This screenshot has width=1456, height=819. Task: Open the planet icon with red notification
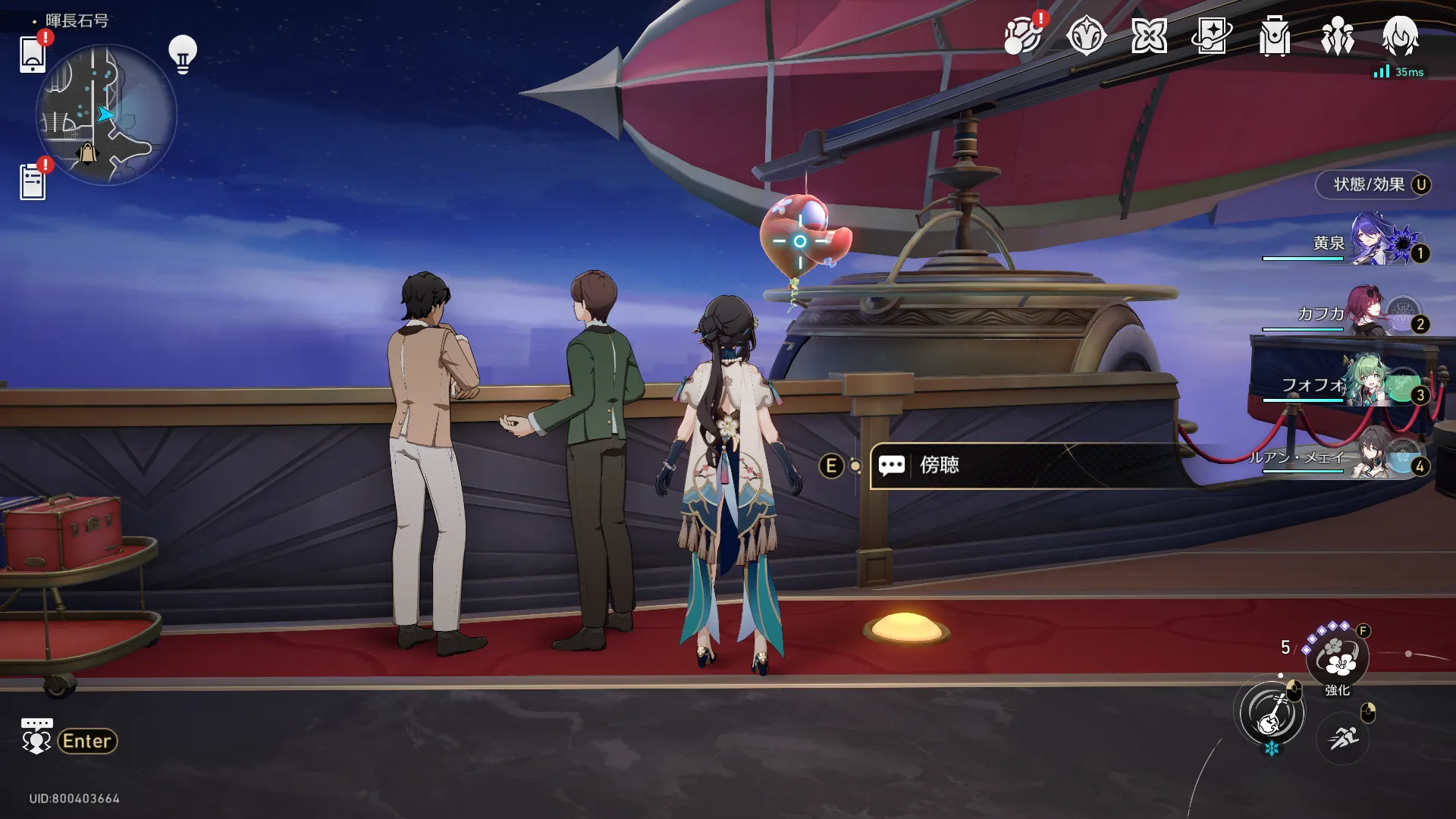coord(1022,36)
